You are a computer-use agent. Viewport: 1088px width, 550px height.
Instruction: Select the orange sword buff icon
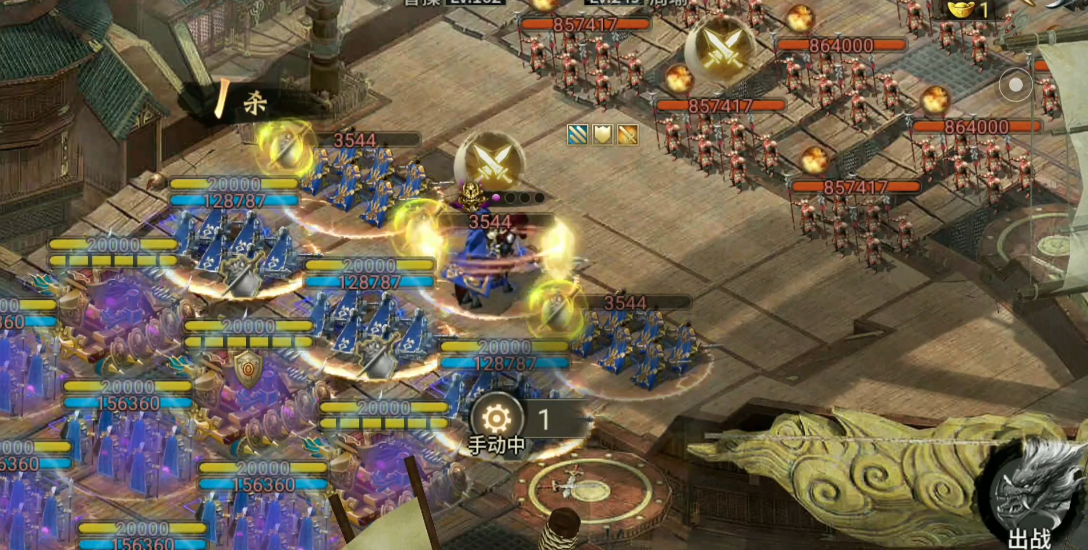pos(627,134)
